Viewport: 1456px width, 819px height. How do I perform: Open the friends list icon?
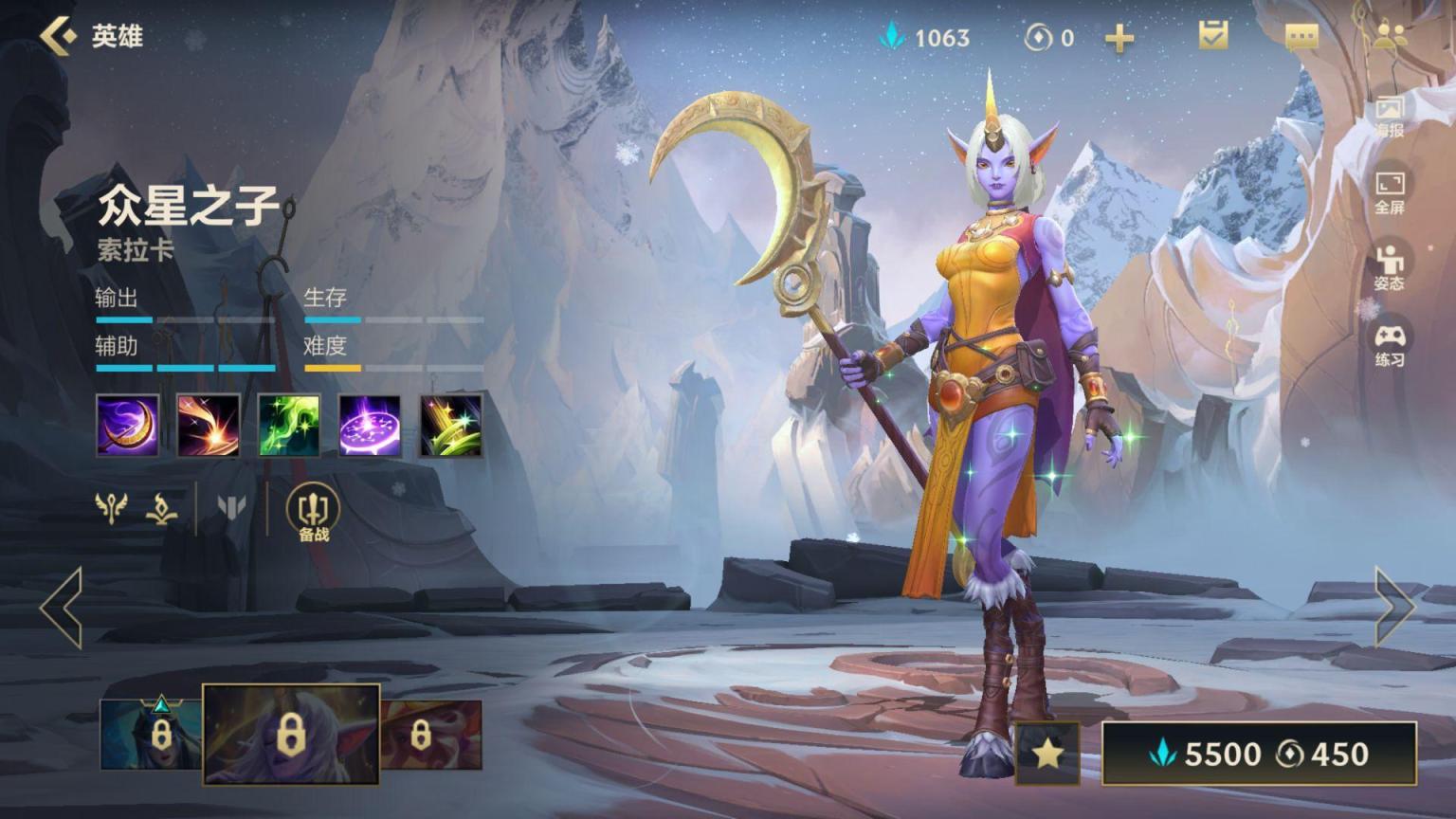pos(1390,36)
